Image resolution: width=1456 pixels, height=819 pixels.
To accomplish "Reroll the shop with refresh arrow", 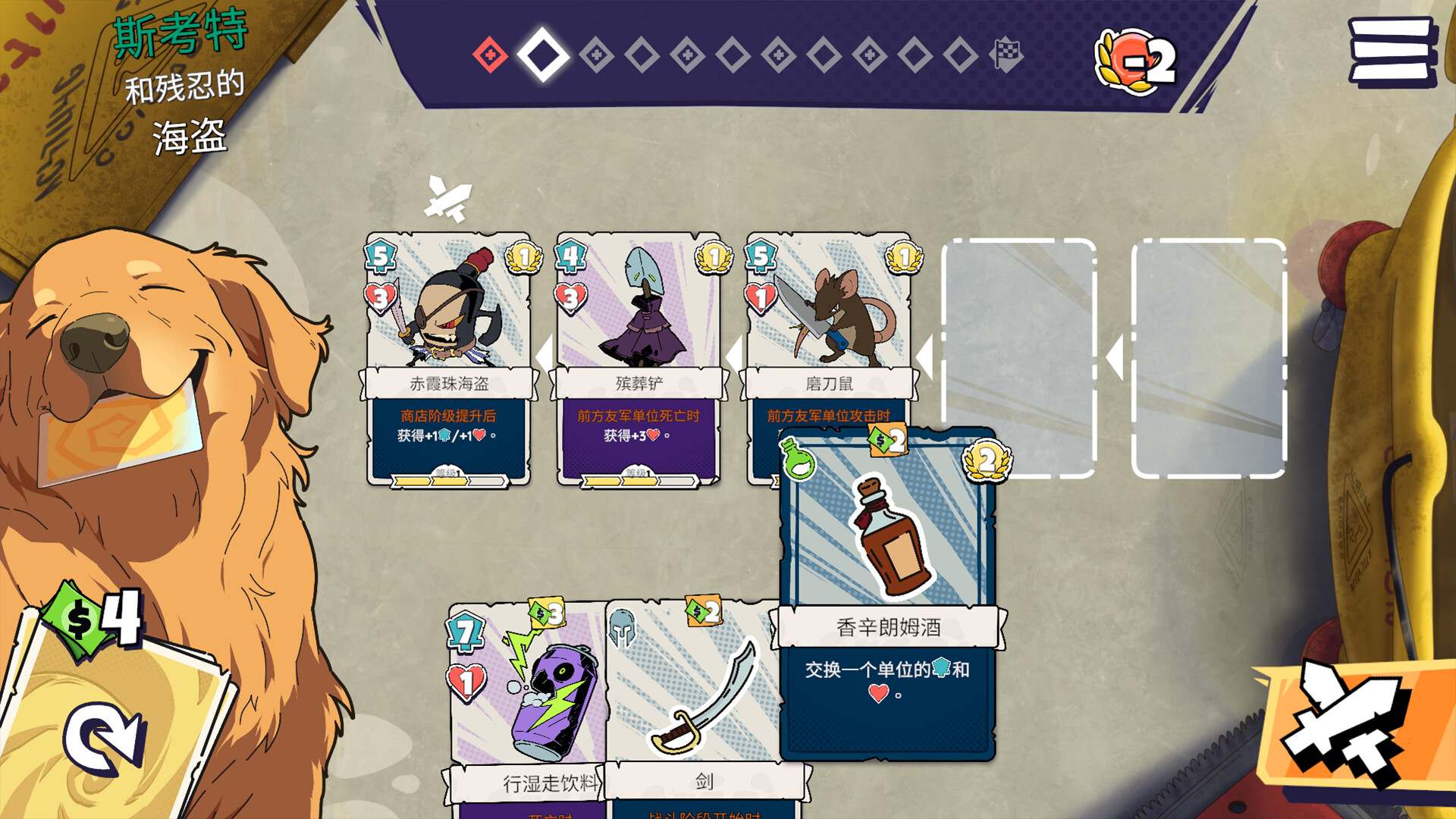I will click(x=105, y=739).
